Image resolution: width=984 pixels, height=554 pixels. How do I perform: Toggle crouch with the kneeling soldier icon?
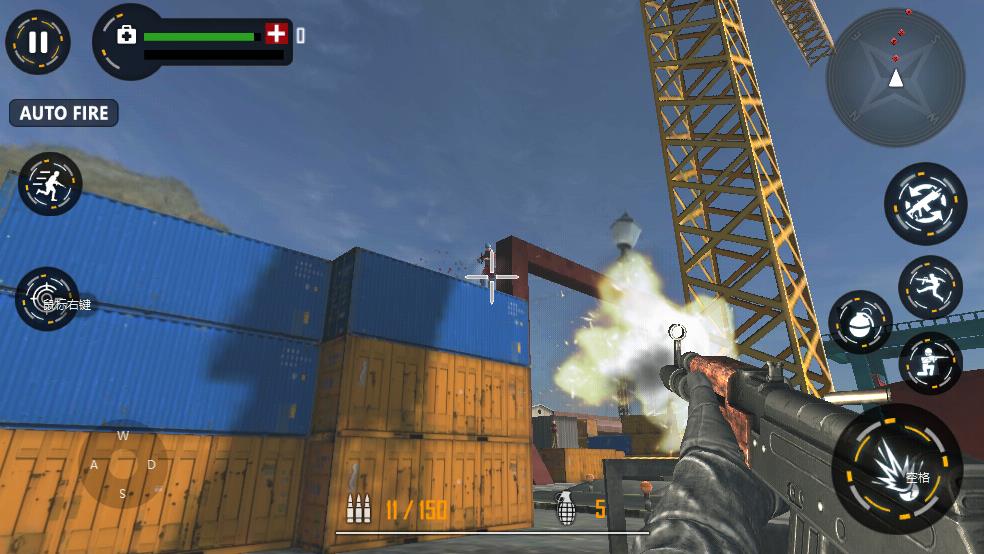pos(930,364)
